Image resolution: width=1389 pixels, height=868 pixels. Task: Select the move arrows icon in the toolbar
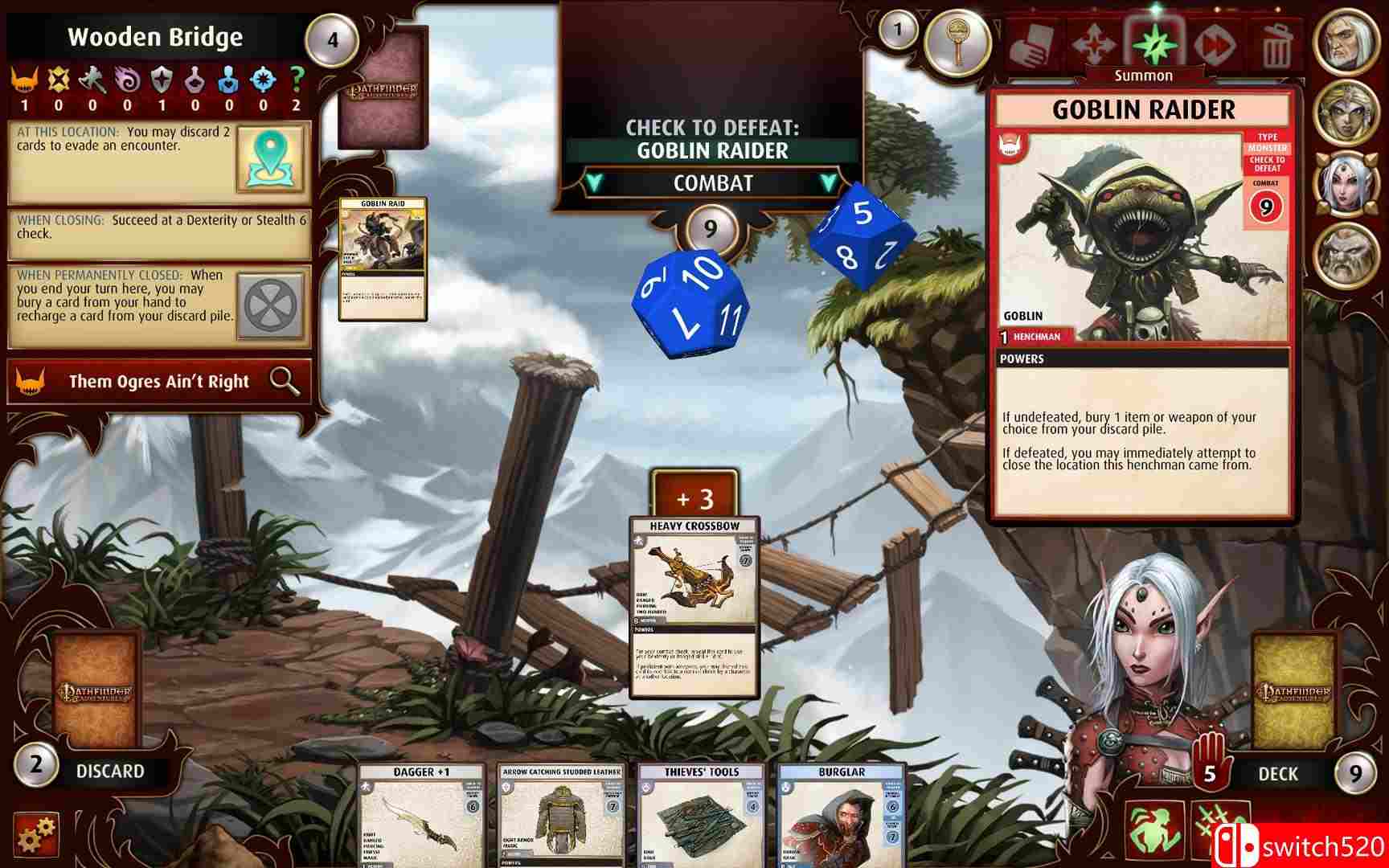click(1093, 45)
